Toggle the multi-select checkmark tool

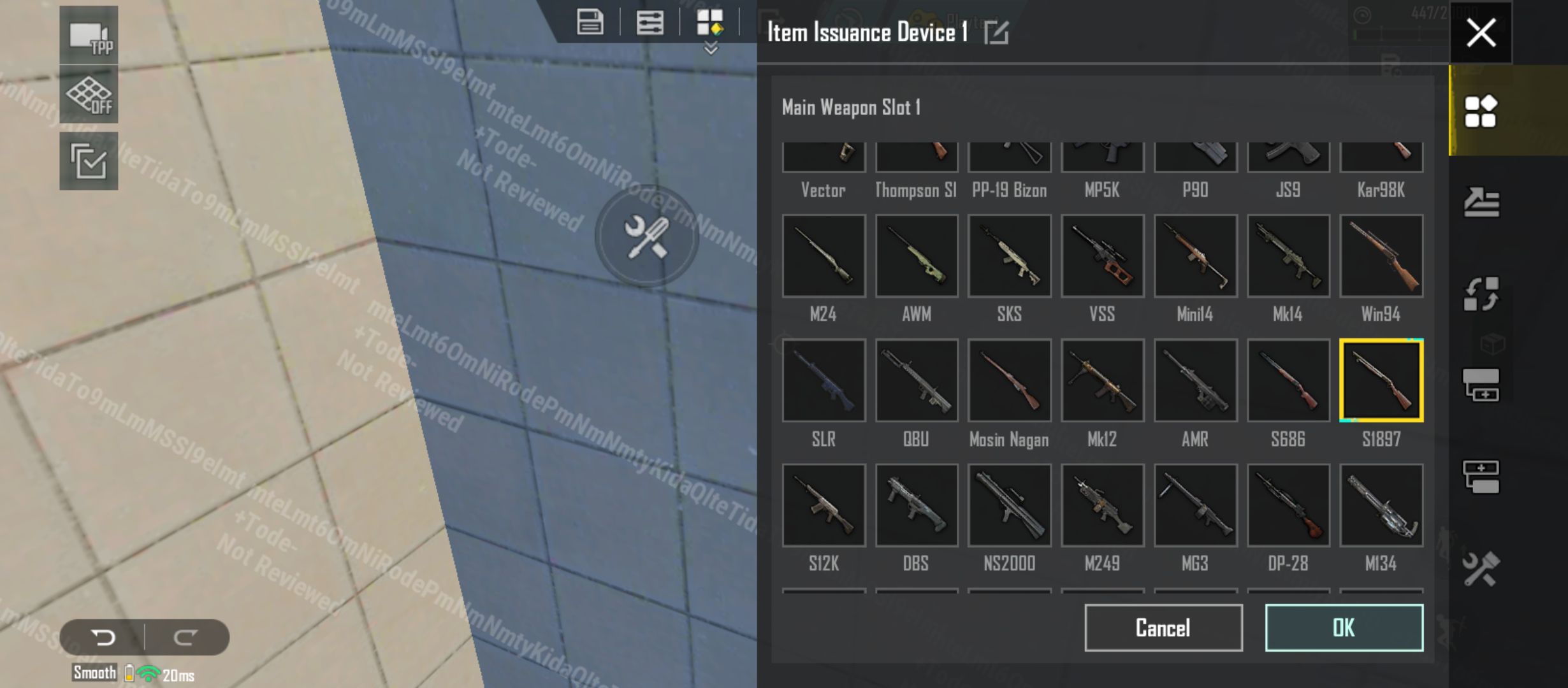[x=89, y=159]
